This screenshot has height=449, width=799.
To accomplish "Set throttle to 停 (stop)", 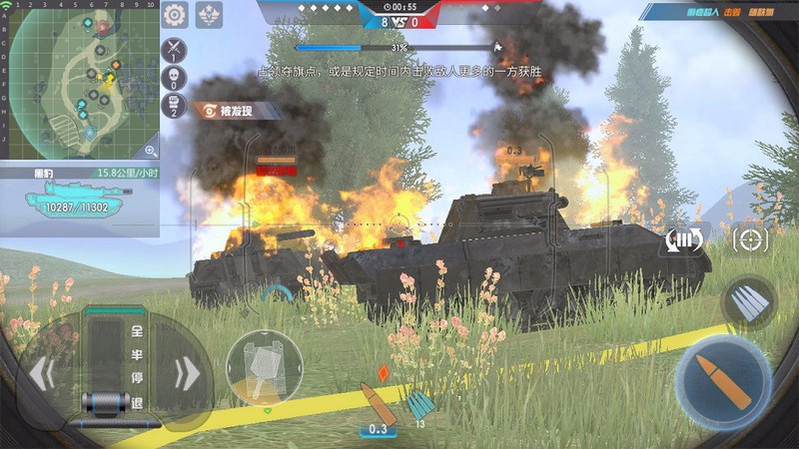I will [135, 378].
